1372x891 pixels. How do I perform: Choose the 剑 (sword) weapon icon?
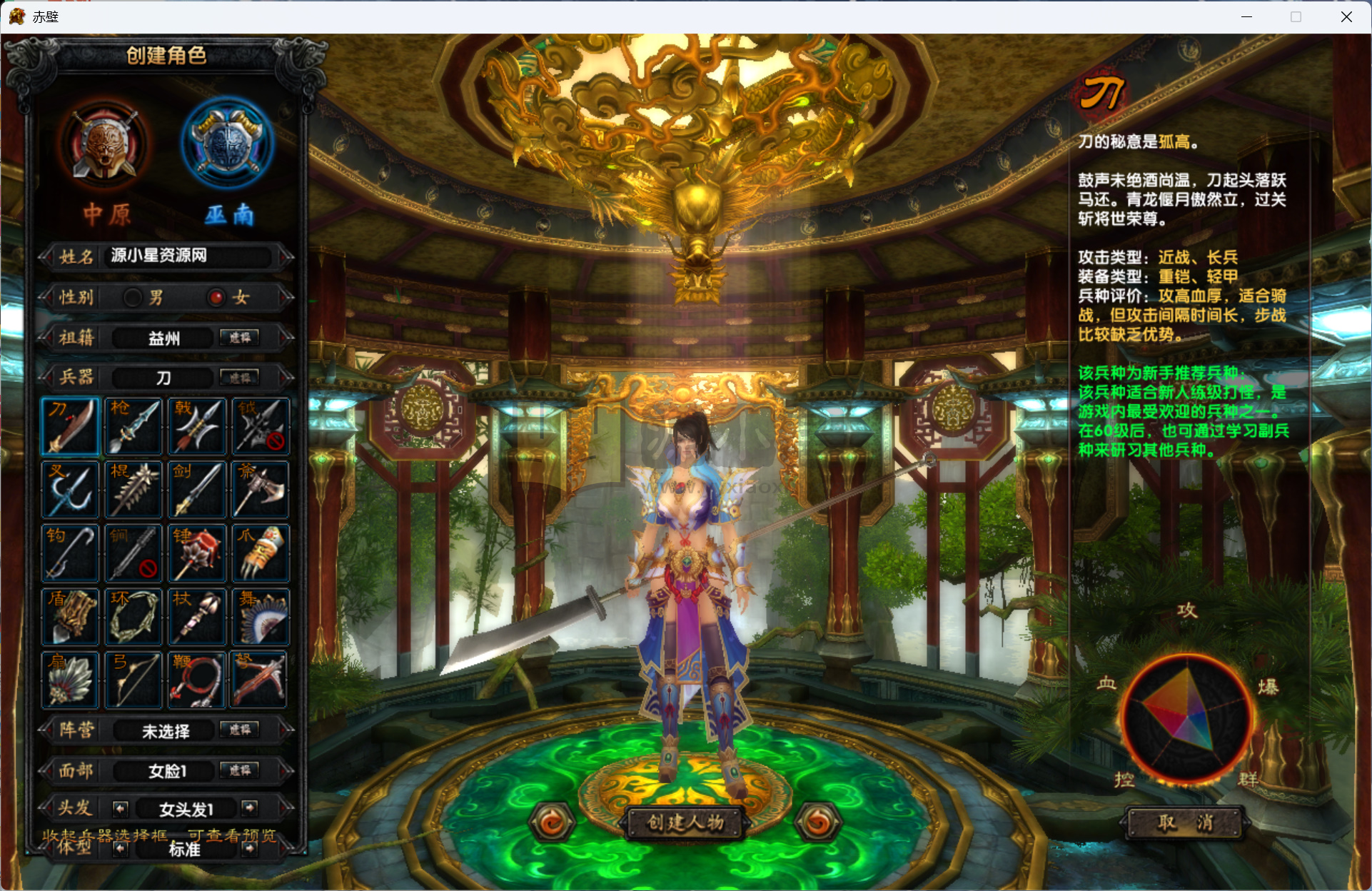point(196,490)
